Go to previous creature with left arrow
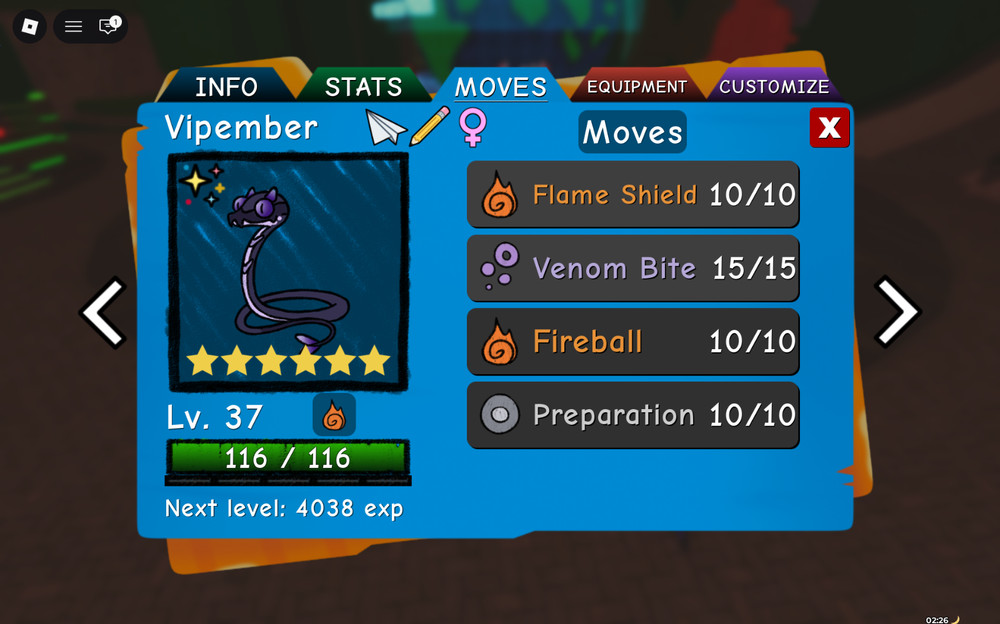Screen dimensions: 1000x624 pos(103,312)
